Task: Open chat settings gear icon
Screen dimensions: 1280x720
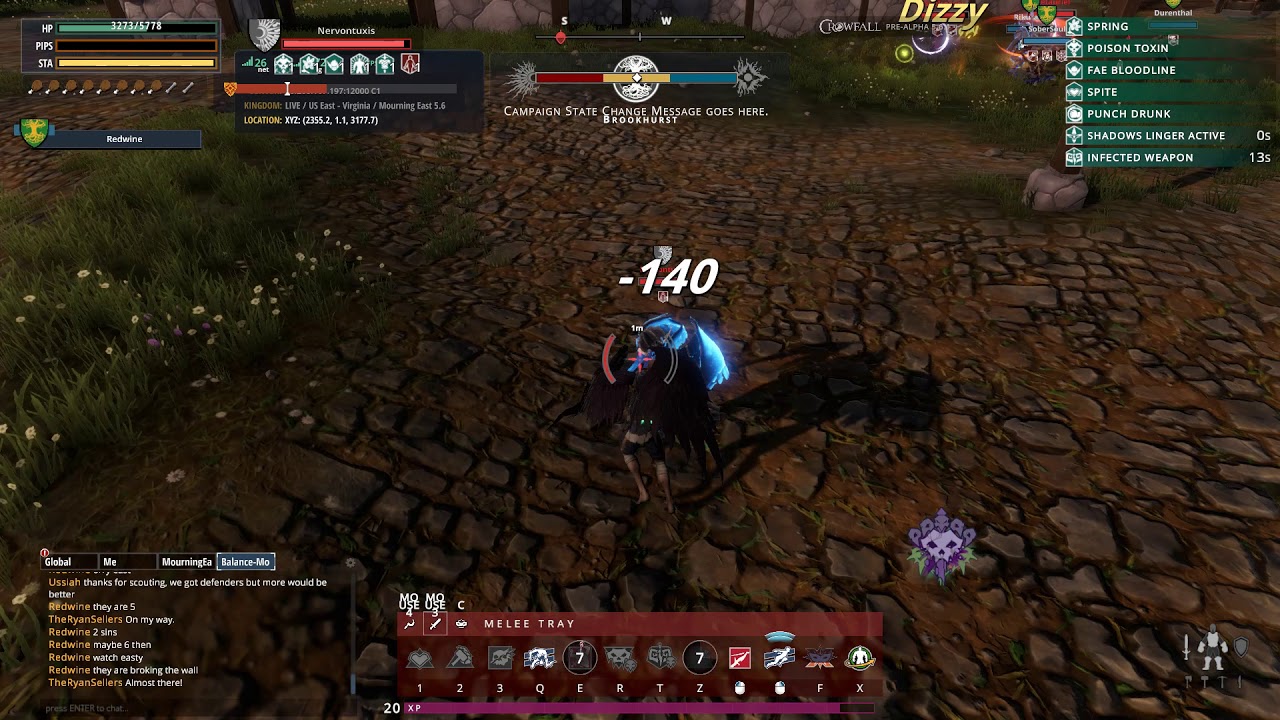Action: (350, 563)
